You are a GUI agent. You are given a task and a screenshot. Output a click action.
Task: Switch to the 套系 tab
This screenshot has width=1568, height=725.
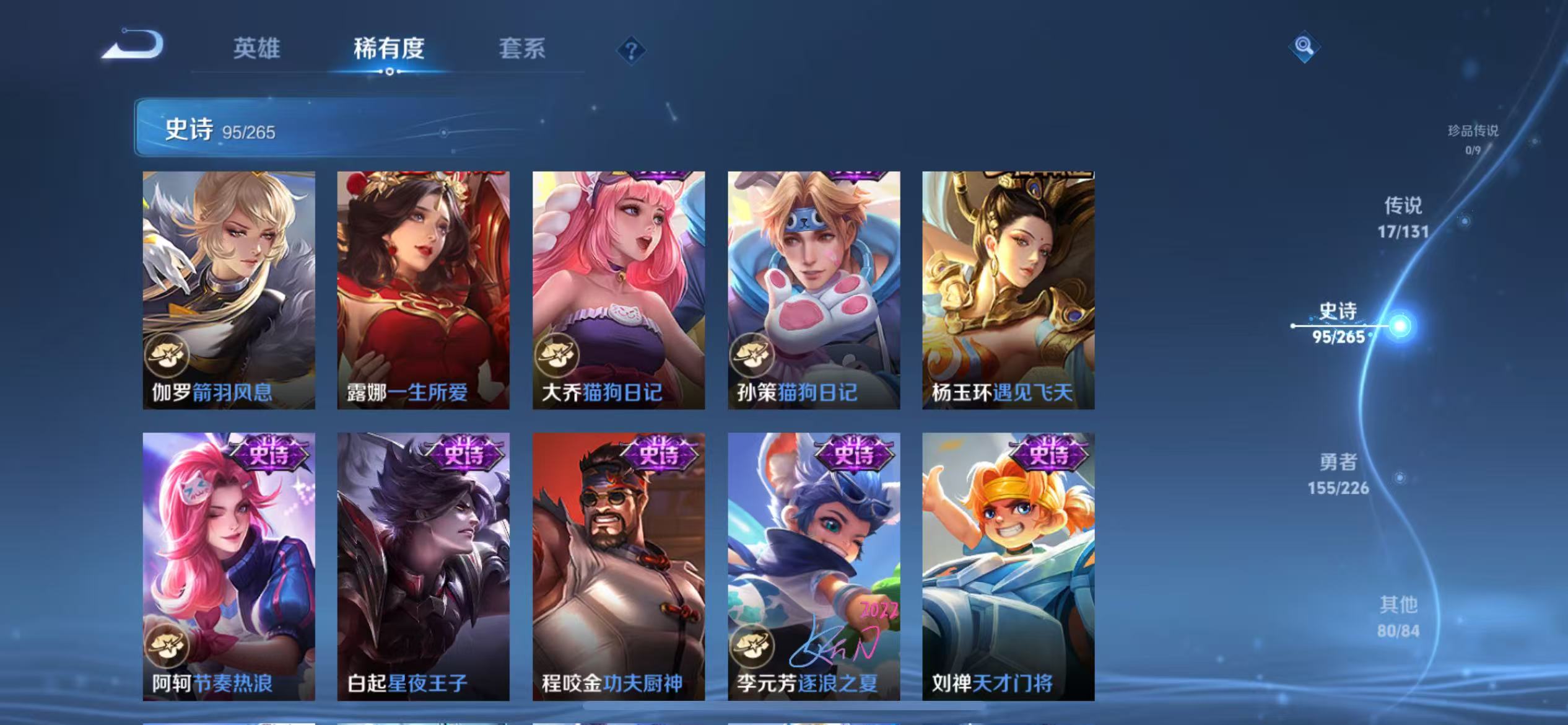pos(522,50)
